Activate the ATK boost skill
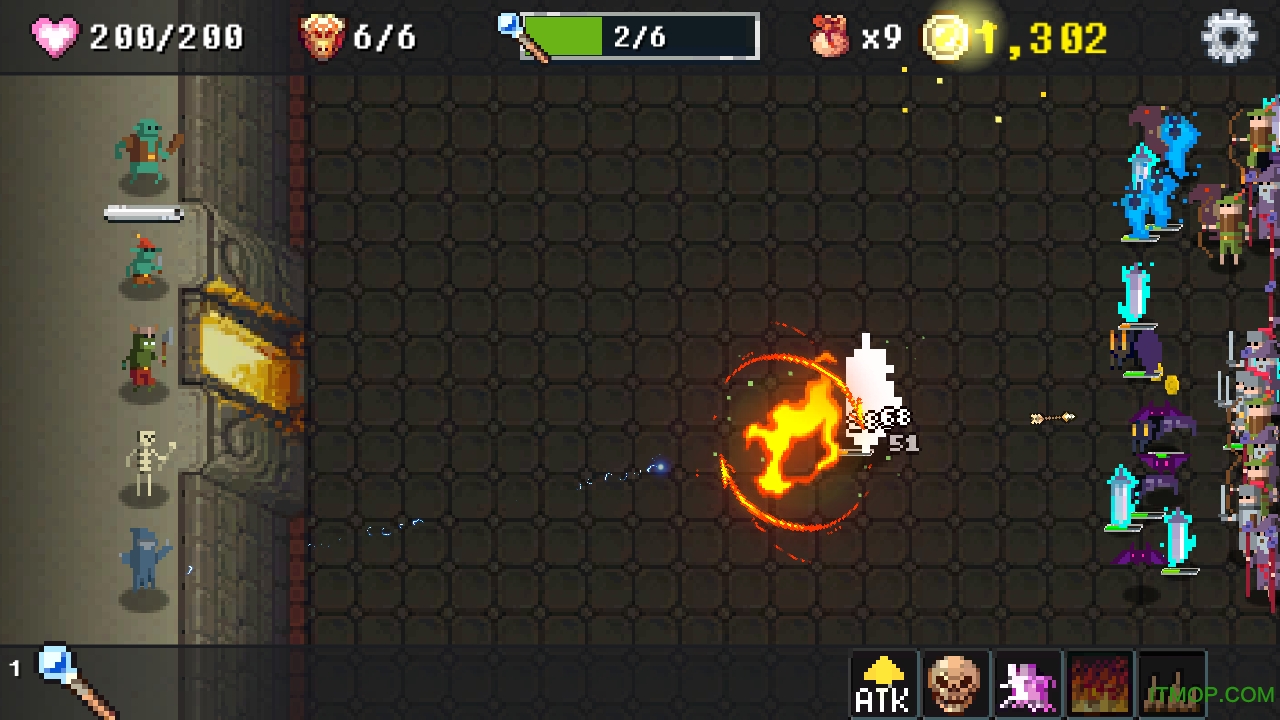Viewport: 1280px width, 720px height. tap(884, 685)
